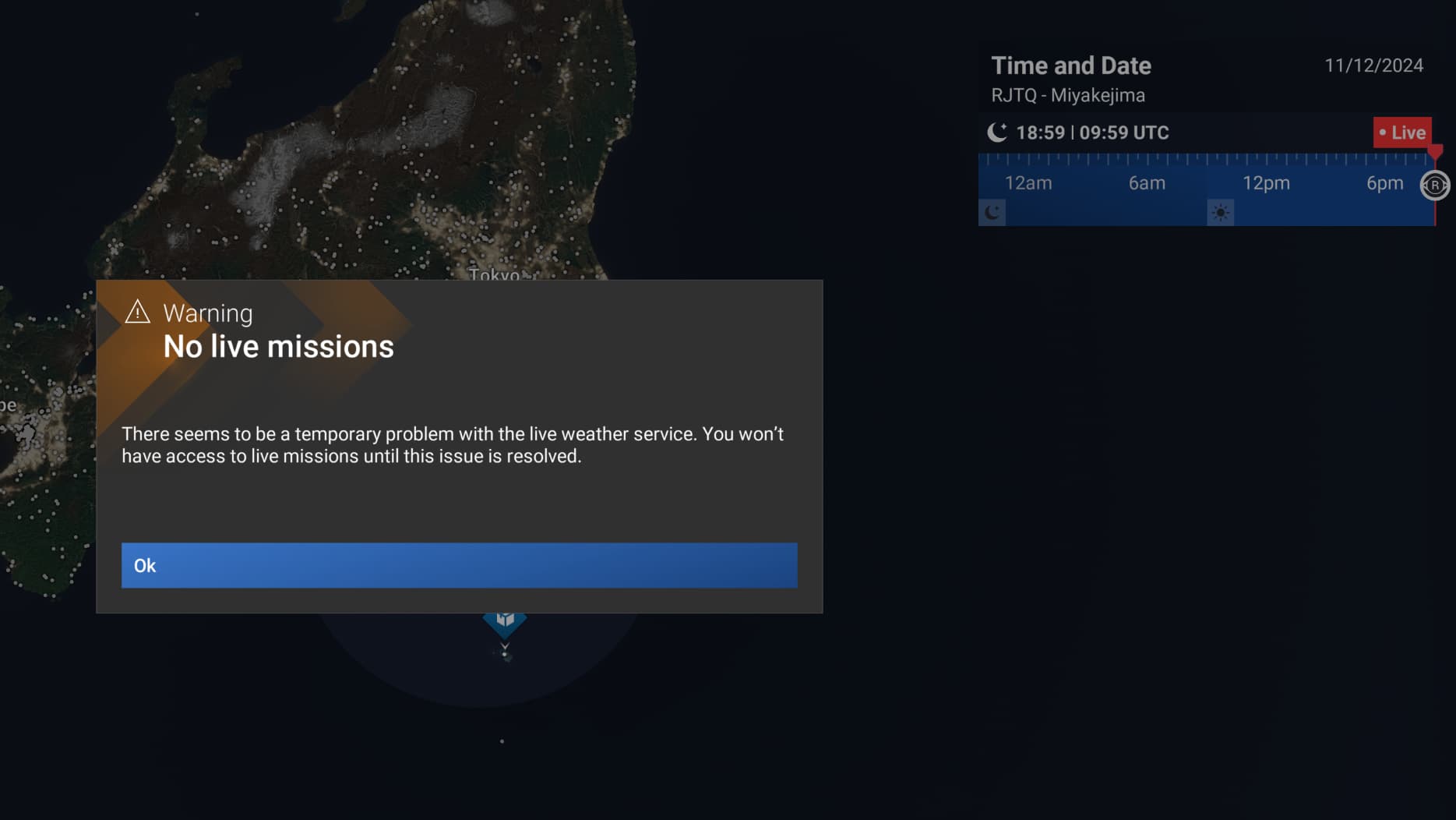Open the date 11/12/2024 selector

(1373, 65)
